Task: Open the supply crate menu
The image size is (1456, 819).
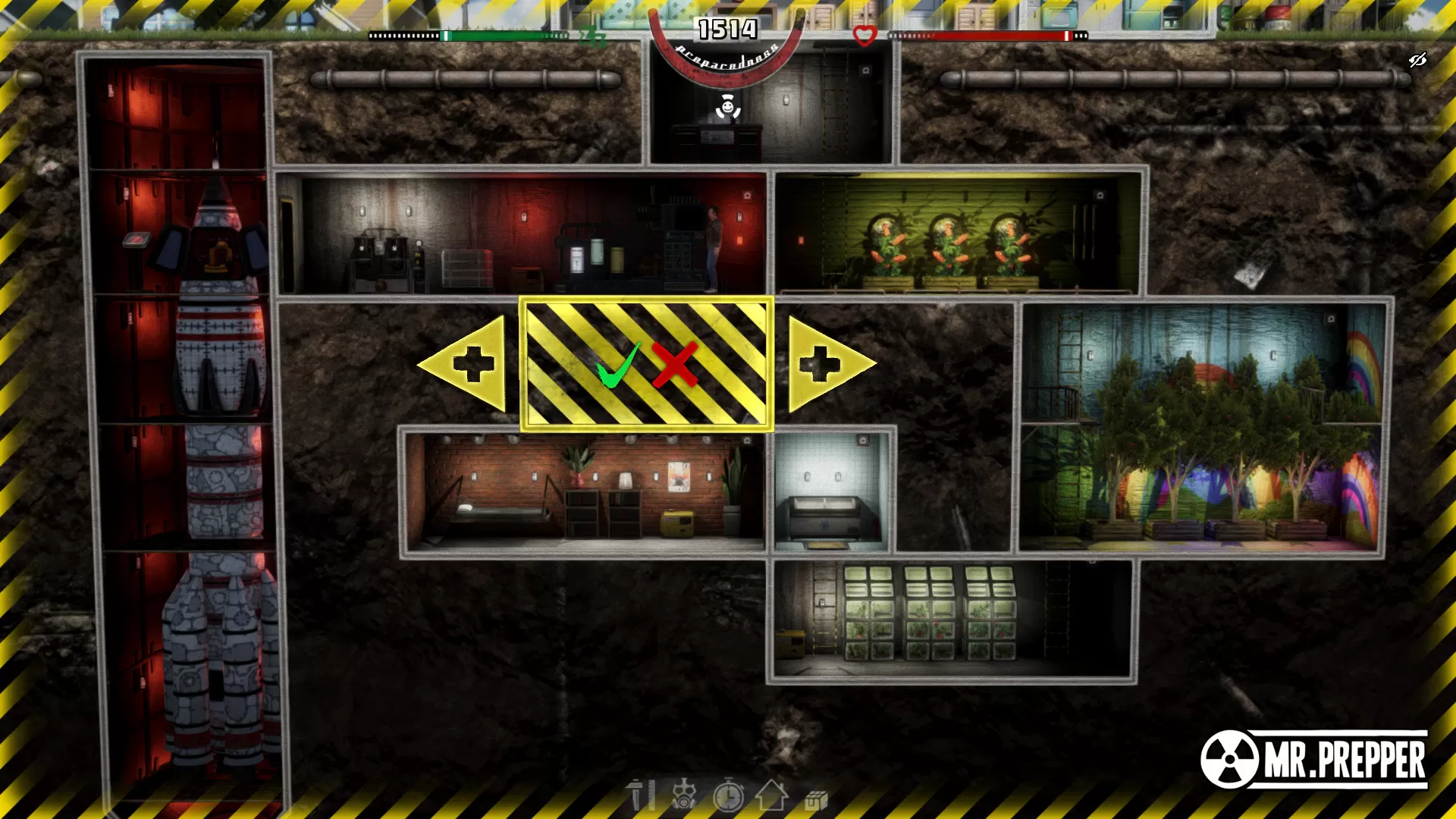Action: pos(815,796)
